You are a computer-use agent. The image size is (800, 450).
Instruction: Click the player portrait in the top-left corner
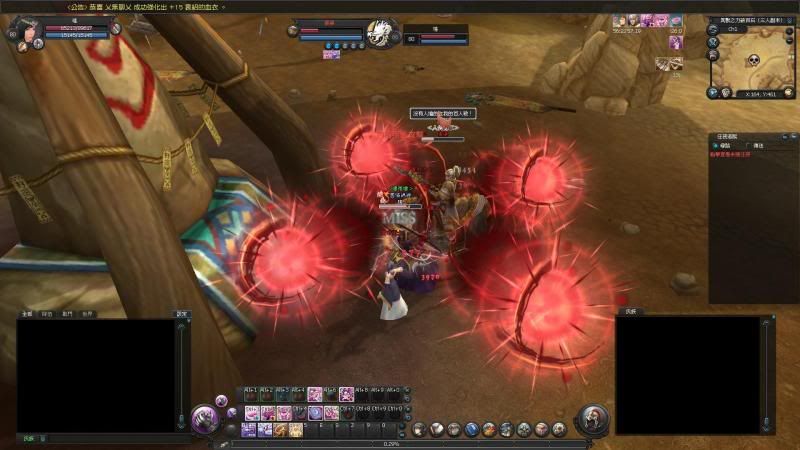click(x=22, y=27)
